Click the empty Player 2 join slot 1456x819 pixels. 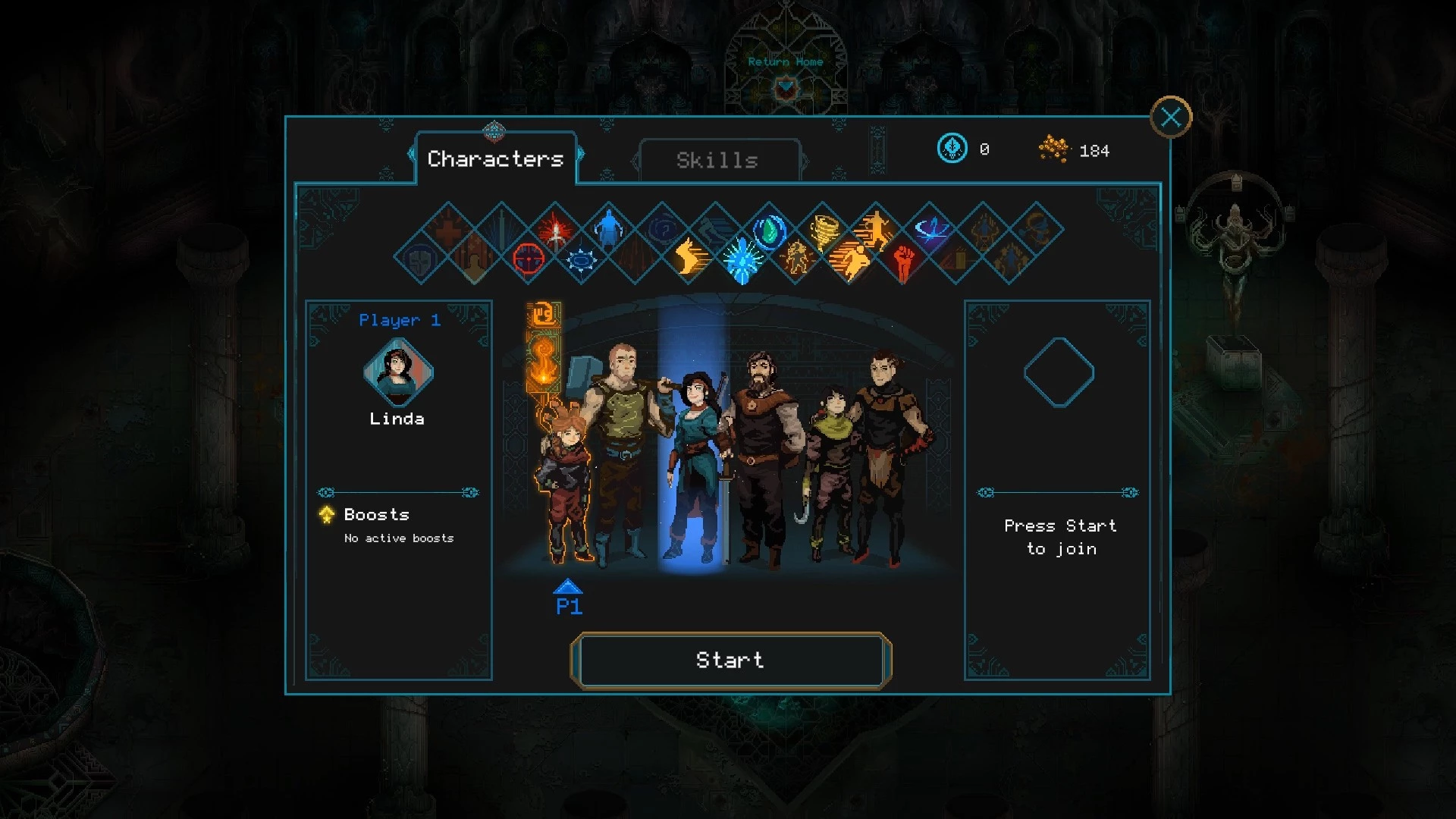[x=1059, y=372]
